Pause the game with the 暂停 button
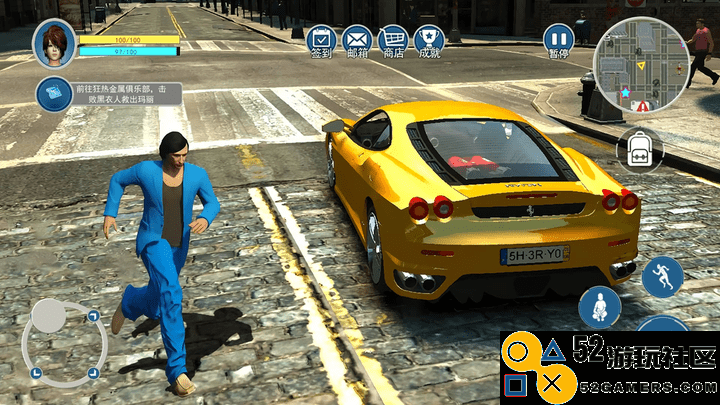 559,41
